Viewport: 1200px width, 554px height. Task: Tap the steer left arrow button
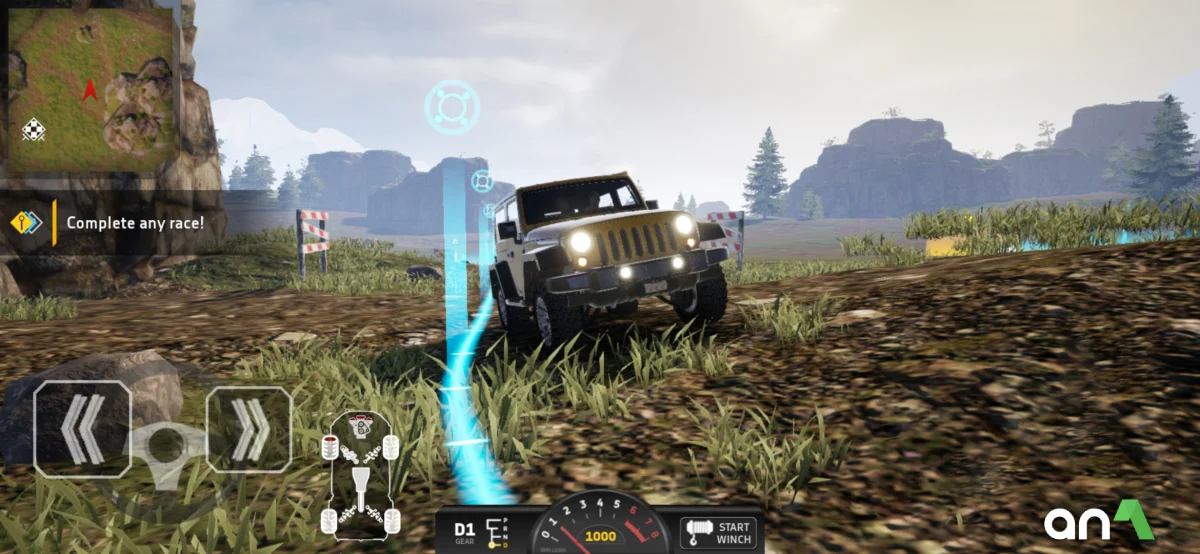[82, 428]
